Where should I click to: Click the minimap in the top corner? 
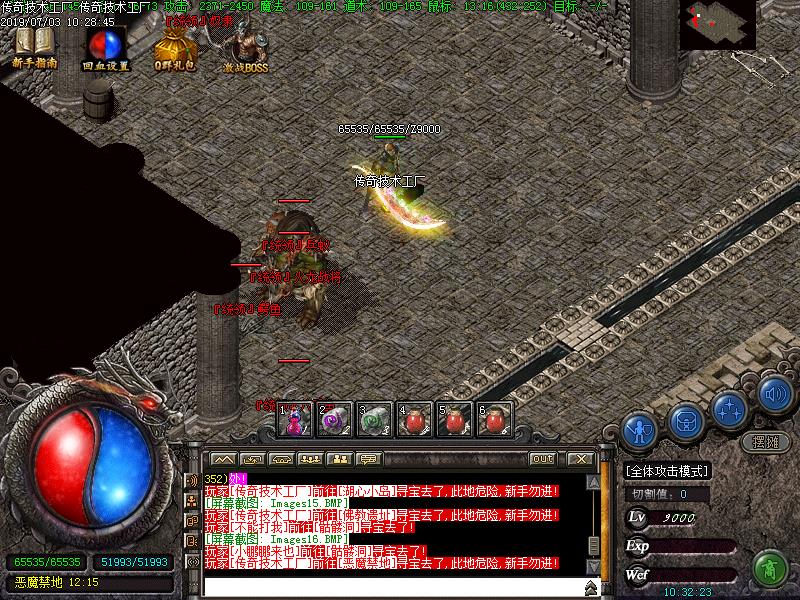click(x=717, y=25)
